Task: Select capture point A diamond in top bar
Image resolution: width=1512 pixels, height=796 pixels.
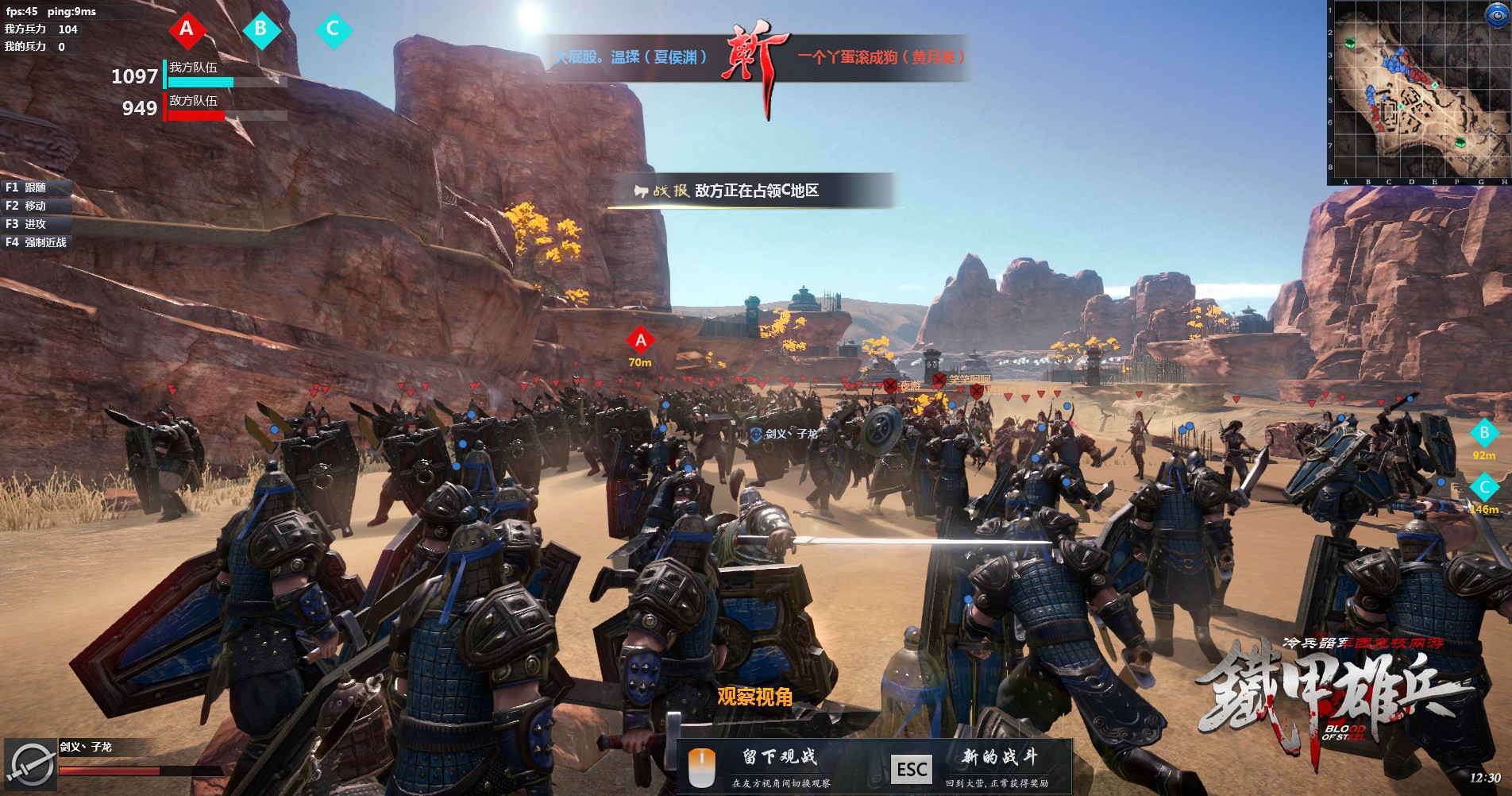Action: [187, 29]
